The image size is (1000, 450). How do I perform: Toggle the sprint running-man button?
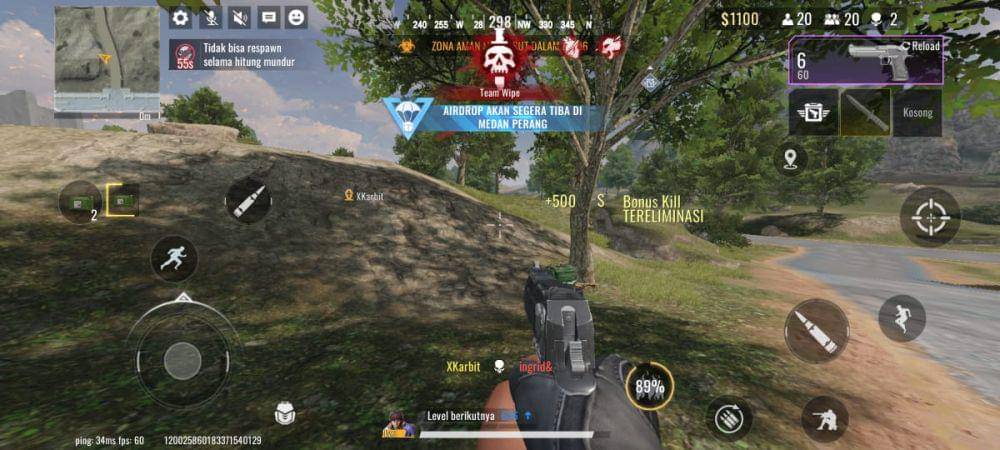tap(174, 258)
